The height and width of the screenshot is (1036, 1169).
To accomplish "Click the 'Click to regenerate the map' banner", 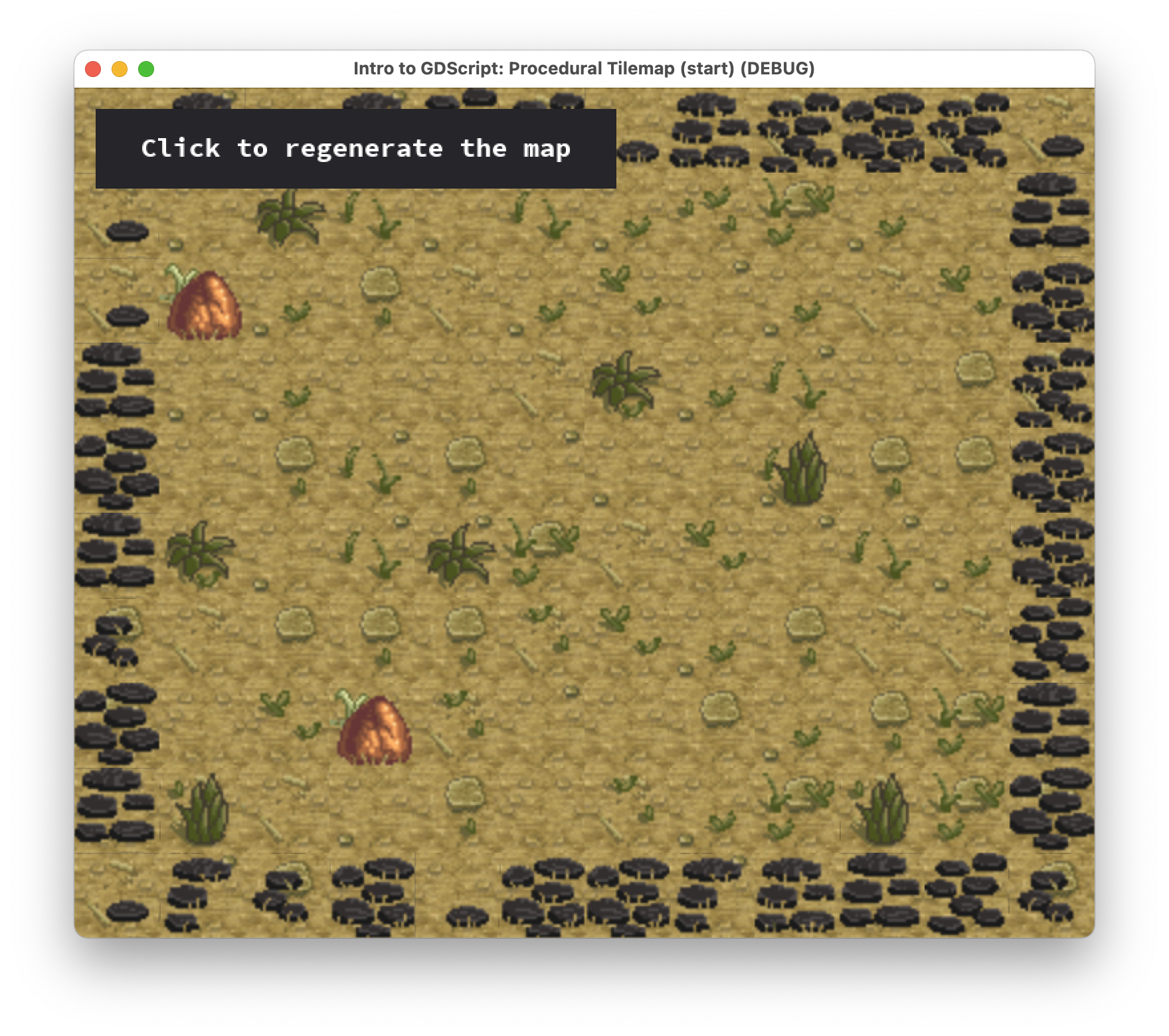I will [x=357, y=149].
